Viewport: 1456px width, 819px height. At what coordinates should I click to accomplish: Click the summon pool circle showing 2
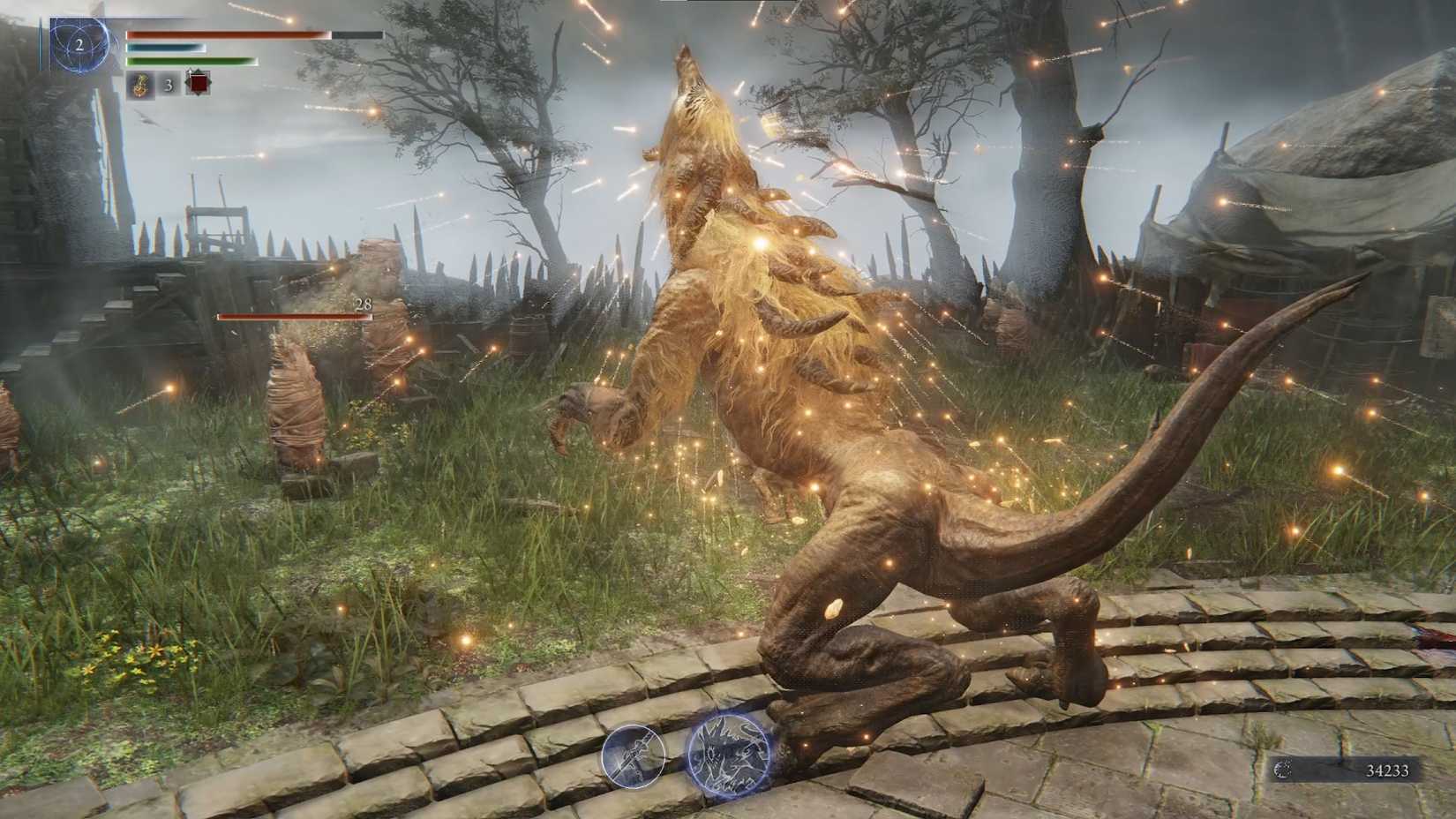79,46
